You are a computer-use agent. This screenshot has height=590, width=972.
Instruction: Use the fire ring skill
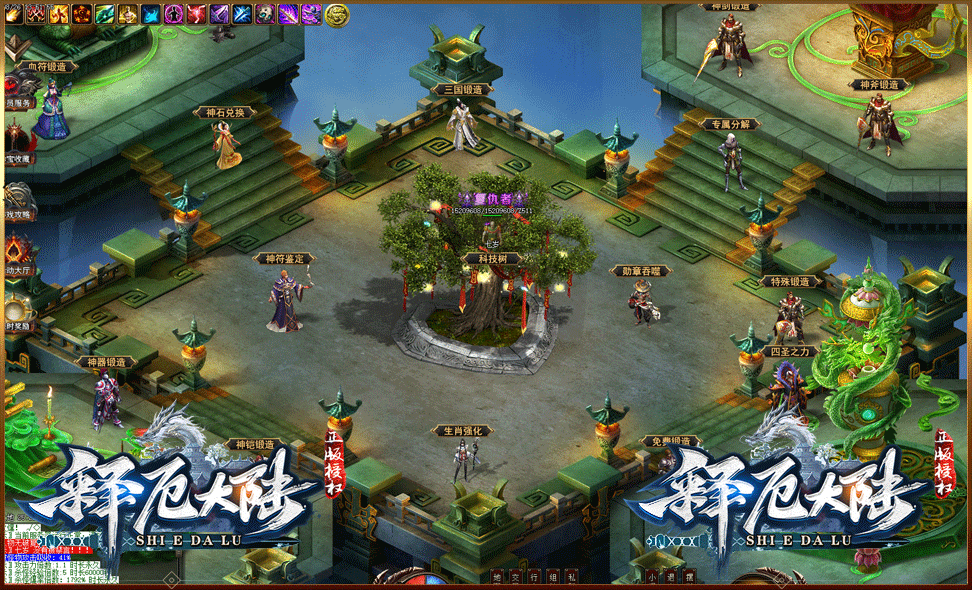[x=82, y=13]
